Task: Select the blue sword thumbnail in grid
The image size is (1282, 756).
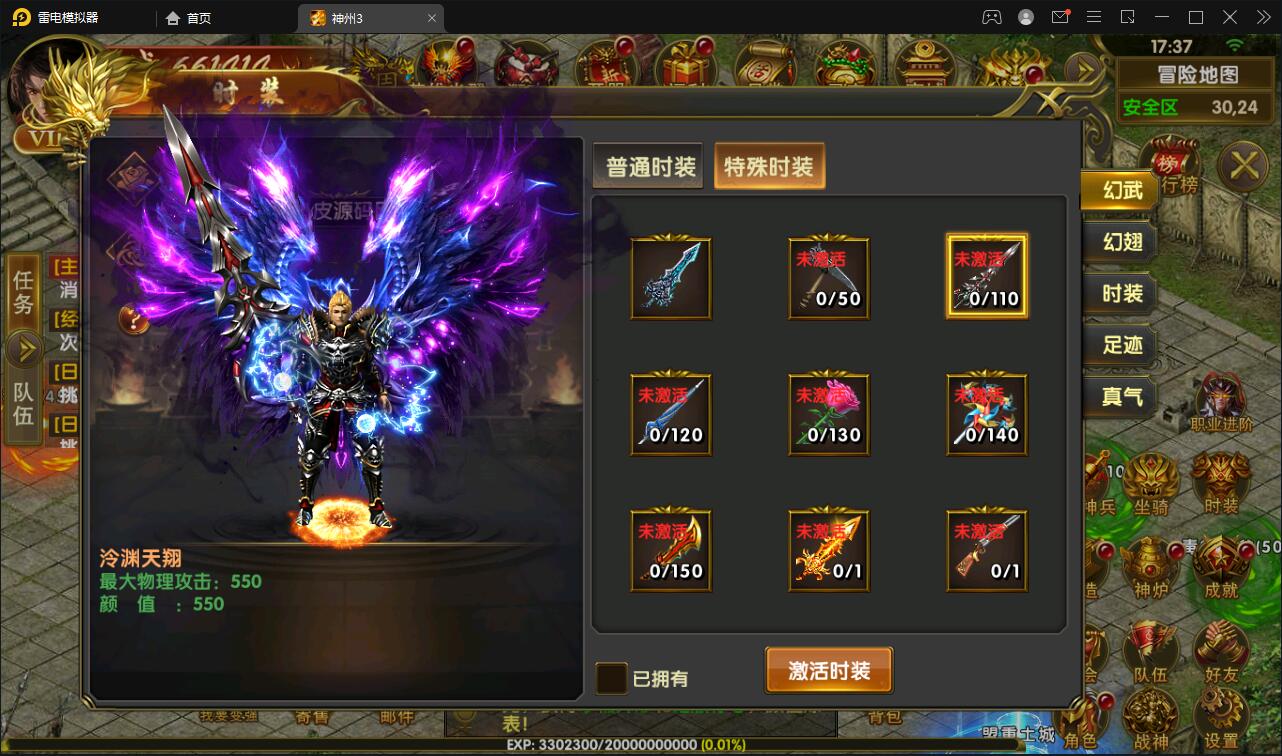Action: [670, 278]
